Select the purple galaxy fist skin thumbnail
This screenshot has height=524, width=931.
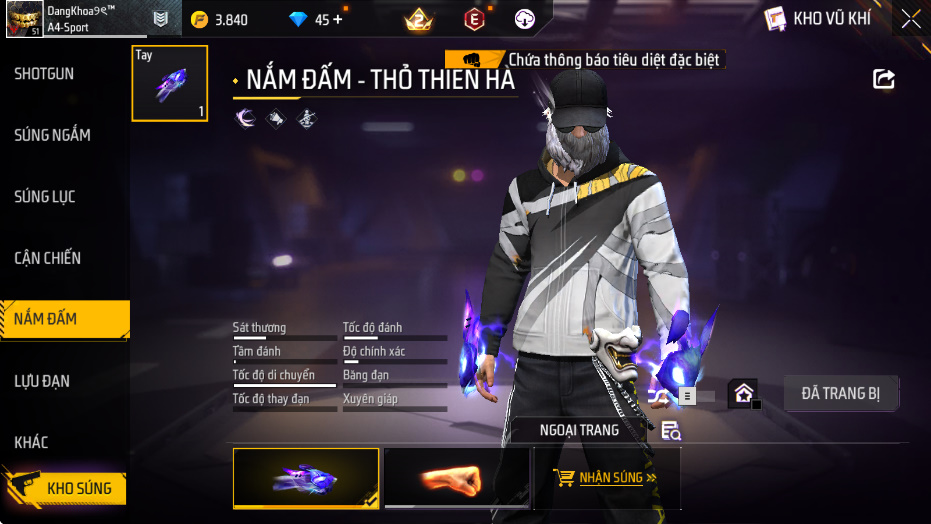tap(306, 479)
